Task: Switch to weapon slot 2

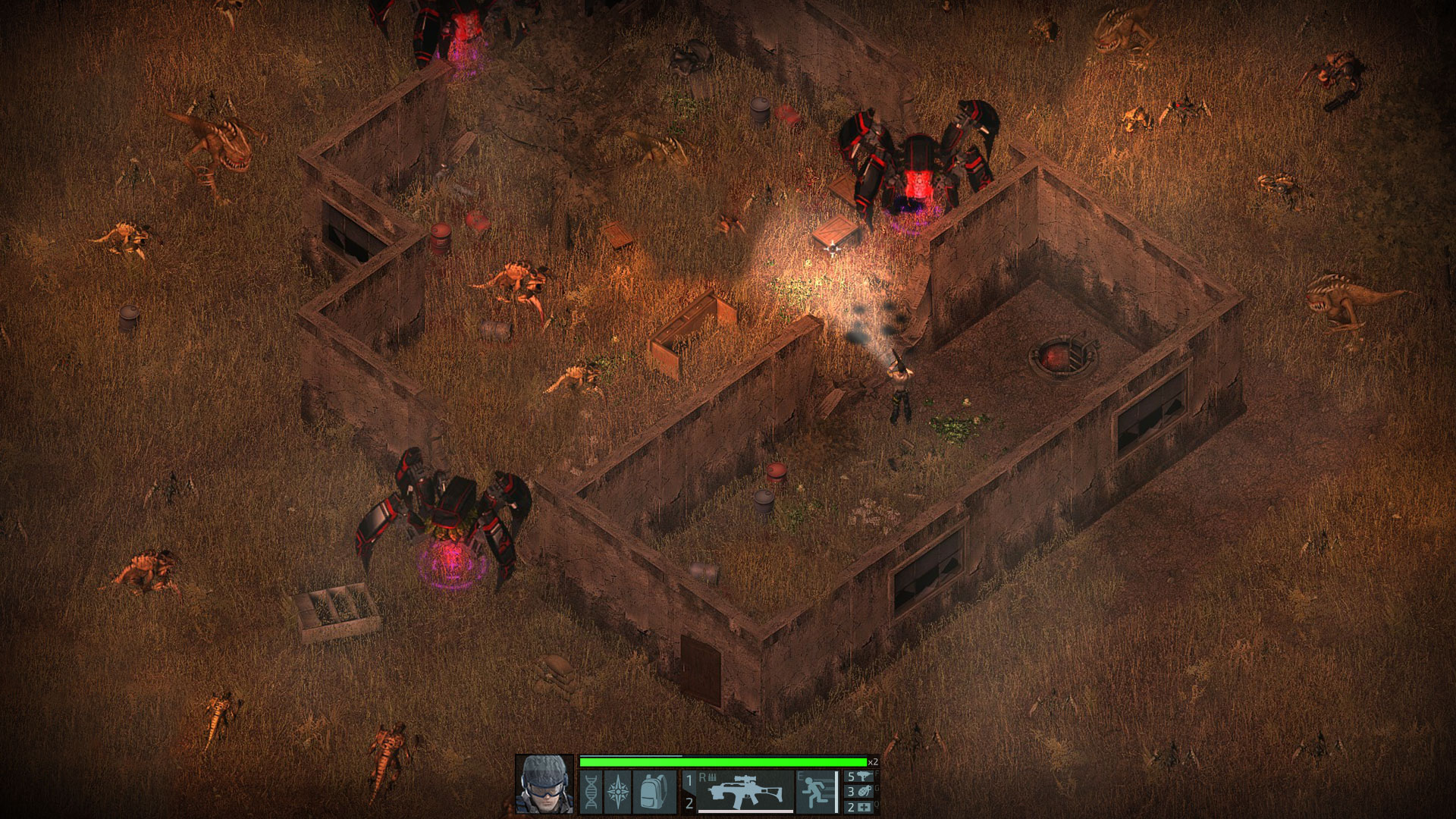Action: (689, 803)
